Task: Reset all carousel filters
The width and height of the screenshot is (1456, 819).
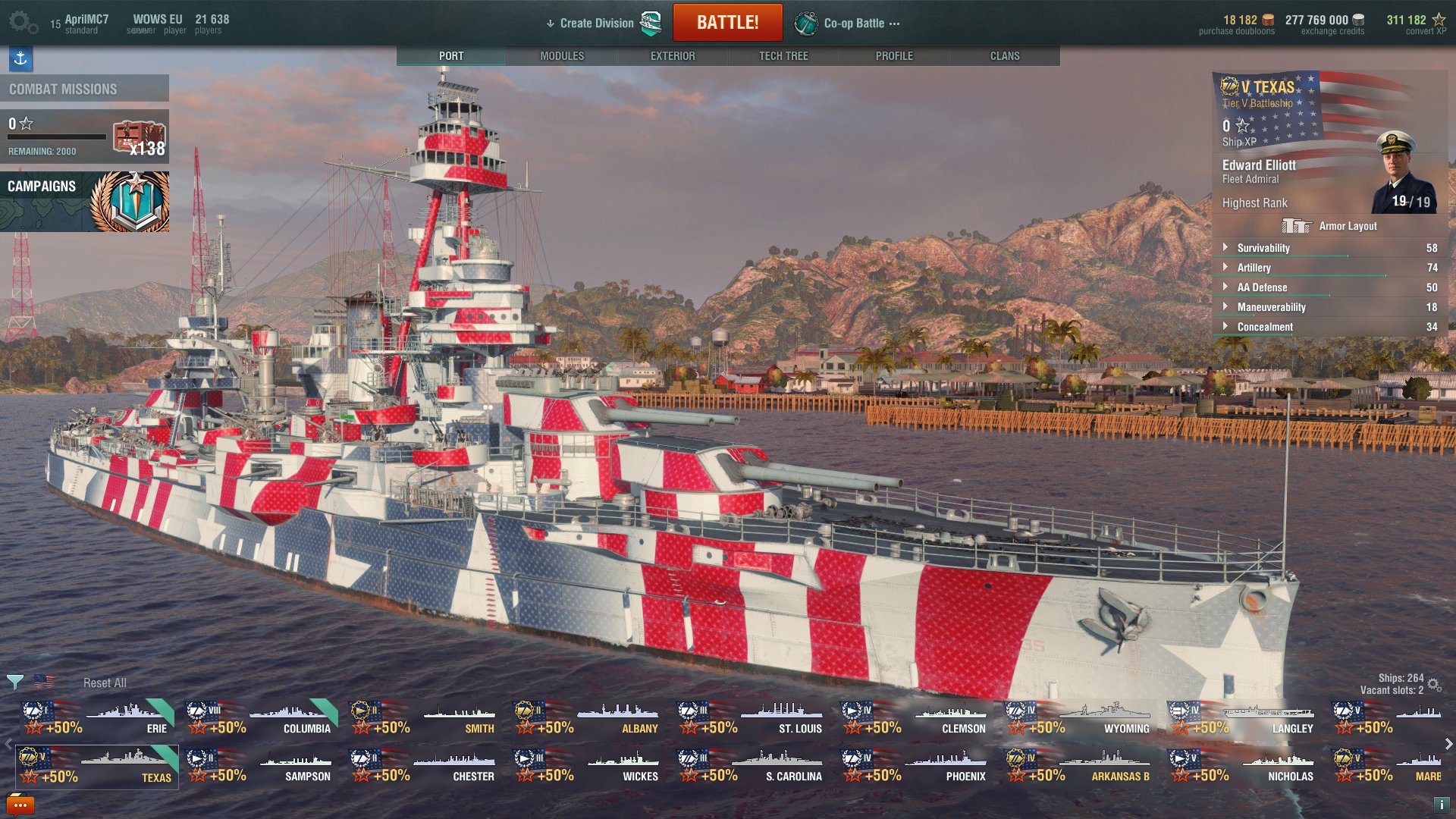Action: point(105,683)
